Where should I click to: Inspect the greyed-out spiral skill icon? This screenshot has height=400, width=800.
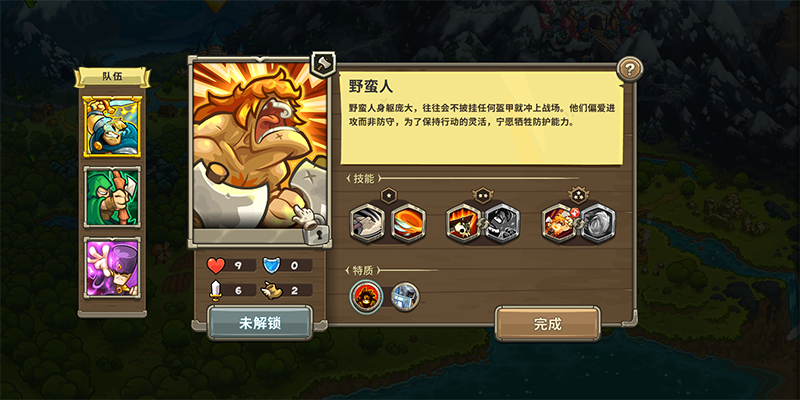pyautogui.click(x=597, y=222)
